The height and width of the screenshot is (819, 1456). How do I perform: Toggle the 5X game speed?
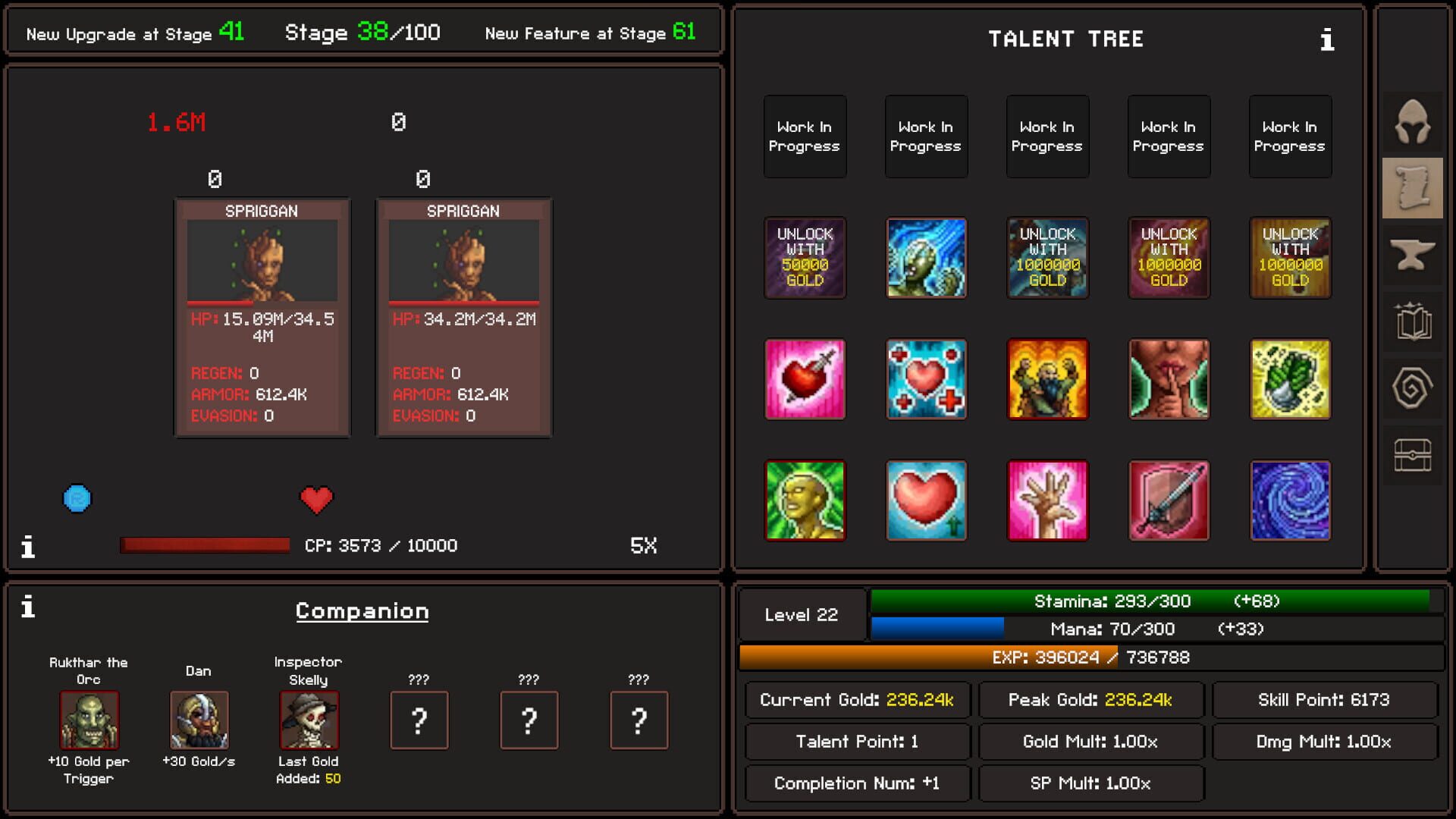(x=642, y=545)
